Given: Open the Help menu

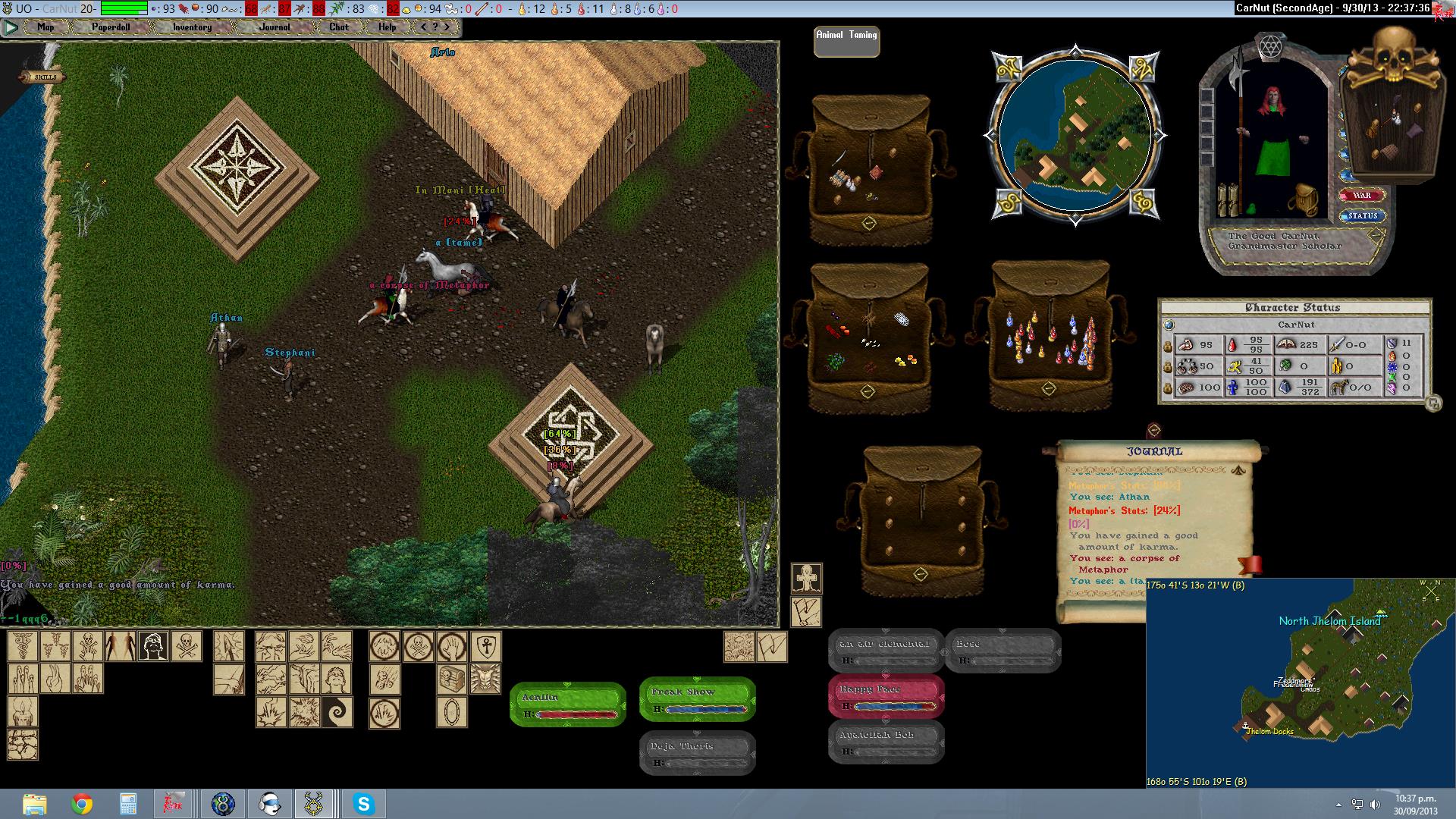Looking at the screenshot, I should (387, 27).
